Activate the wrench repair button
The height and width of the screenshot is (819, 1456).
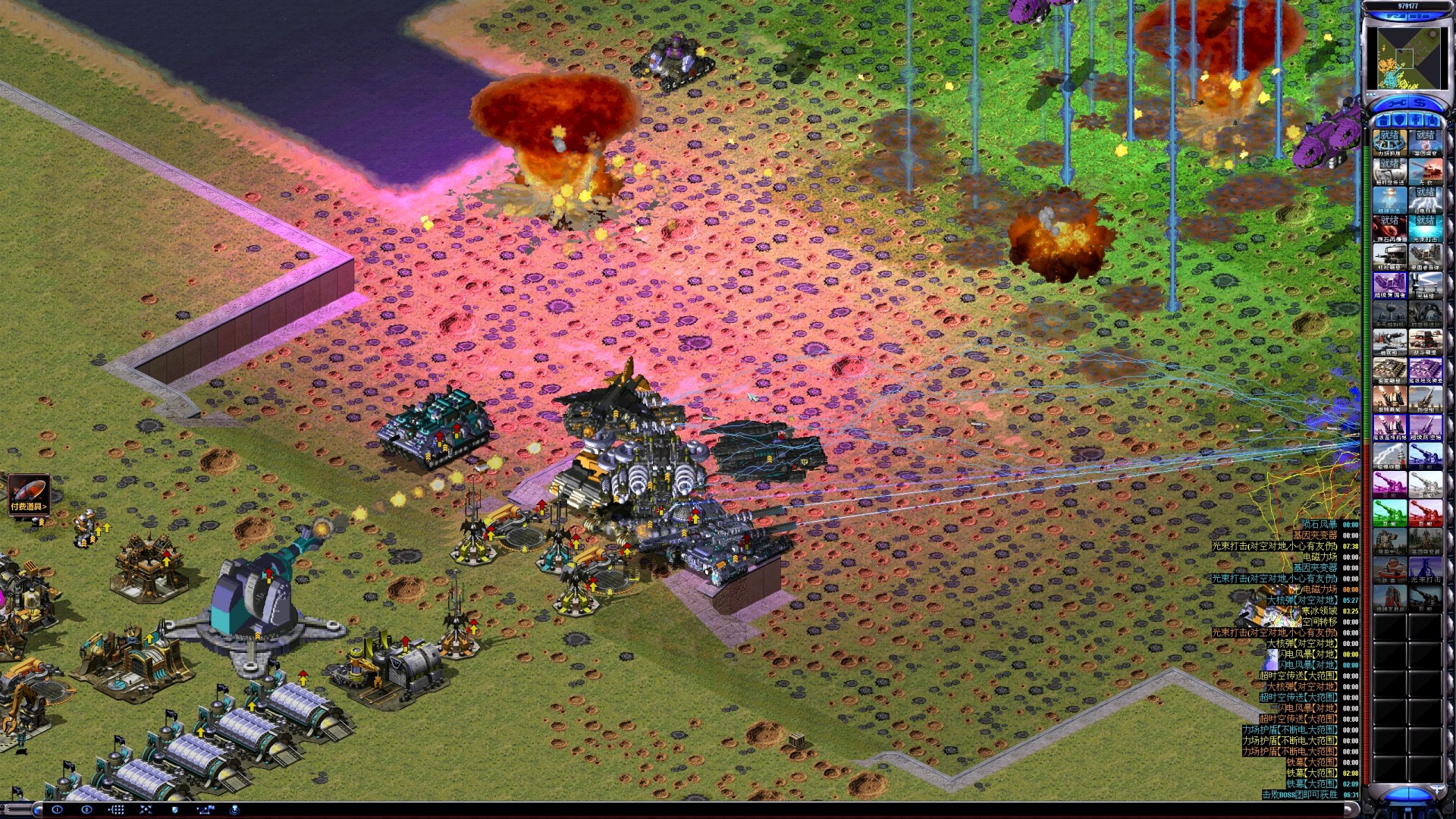point(1397,103)
